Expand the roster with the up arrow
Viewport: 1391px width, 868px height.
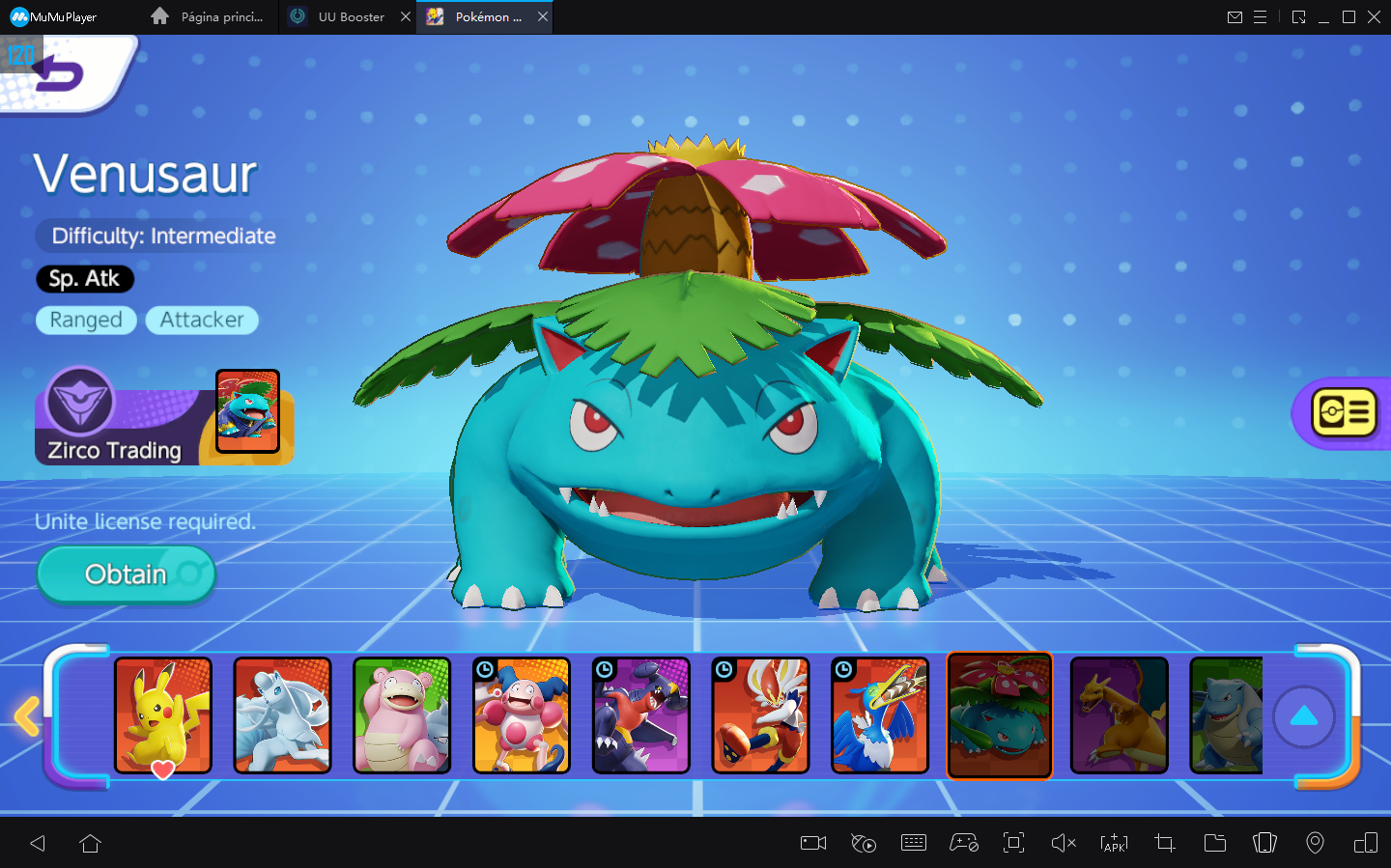[1304, 716]
